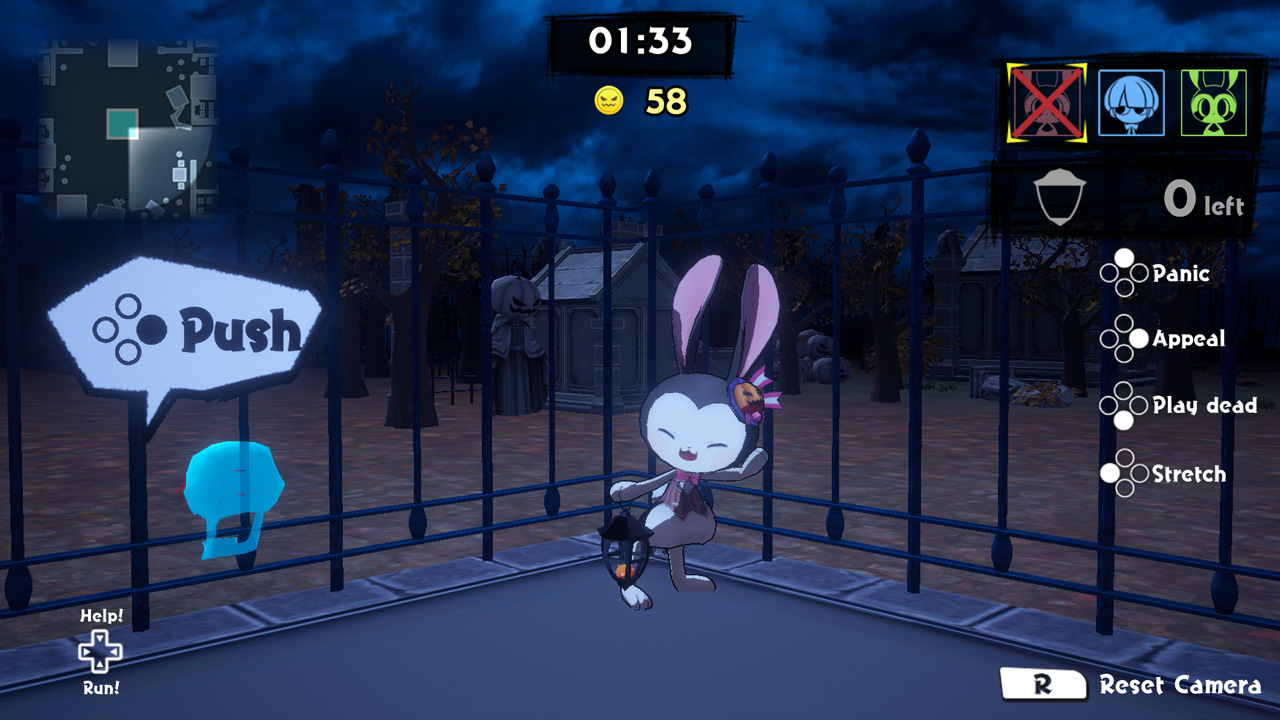The width and height of the screenshot is (1280, 720).
Task: Select the blue-haired character portrait
Action: coord(1131,103)
